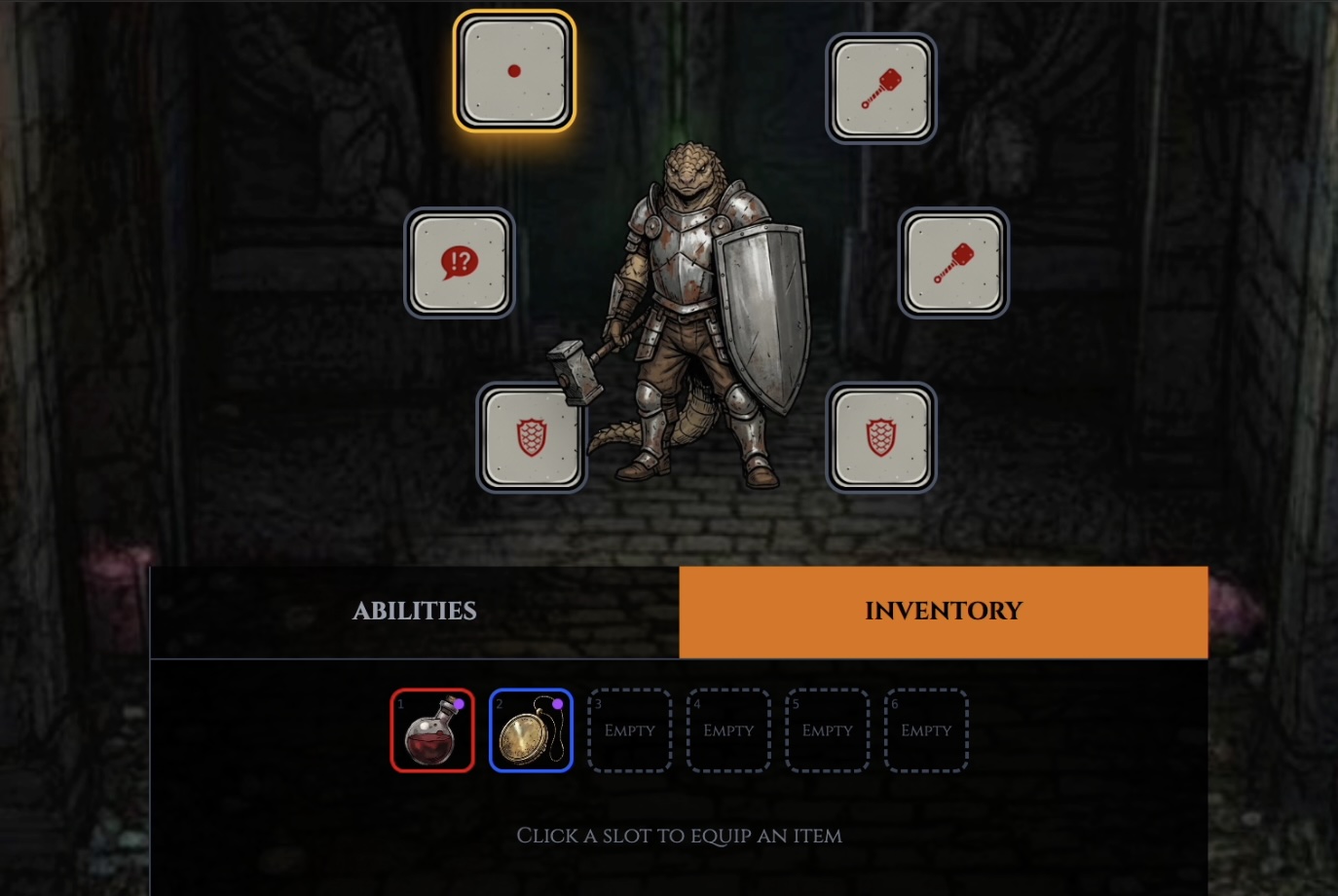Select empty slot 6 to equip an item
The width and height of the screenshot is (1338, 896).
pos(925,729)
